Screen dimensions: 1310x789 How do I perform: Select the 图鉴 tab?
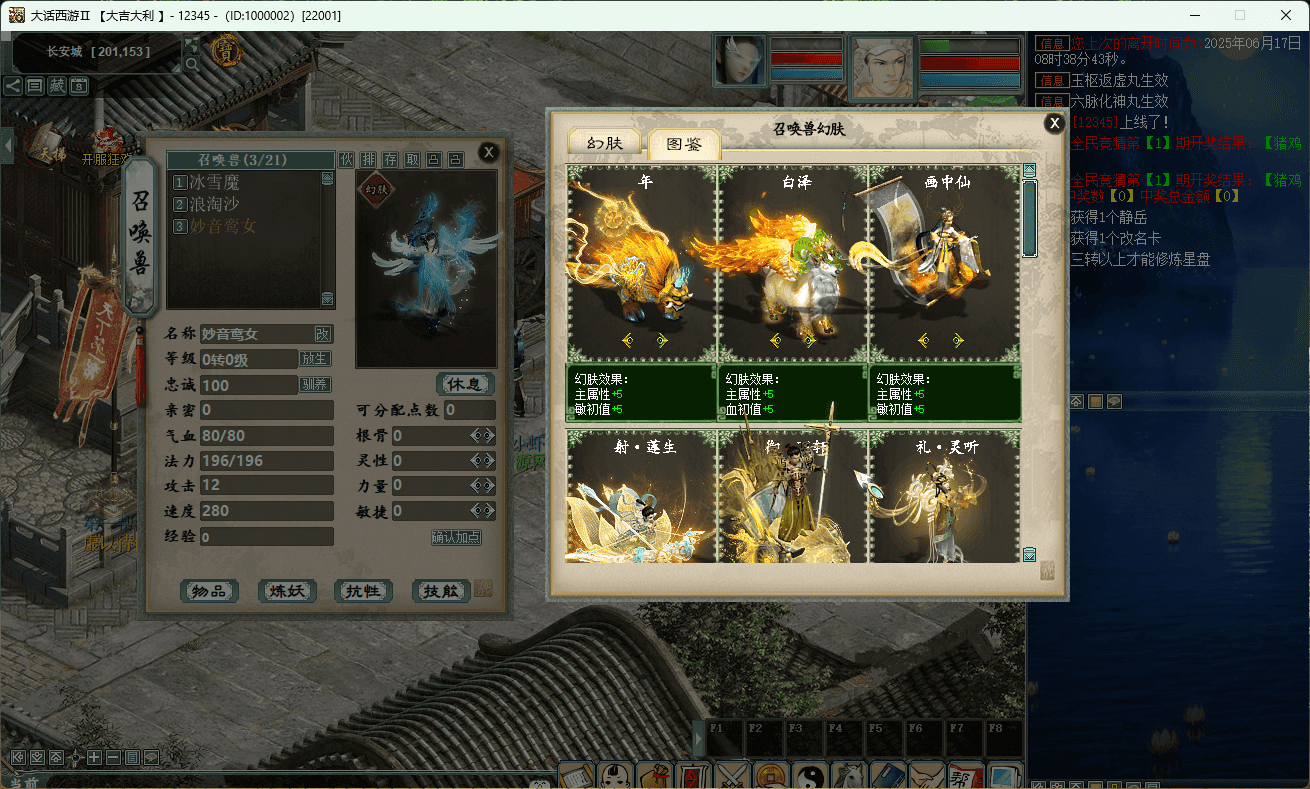coord(684,144)
